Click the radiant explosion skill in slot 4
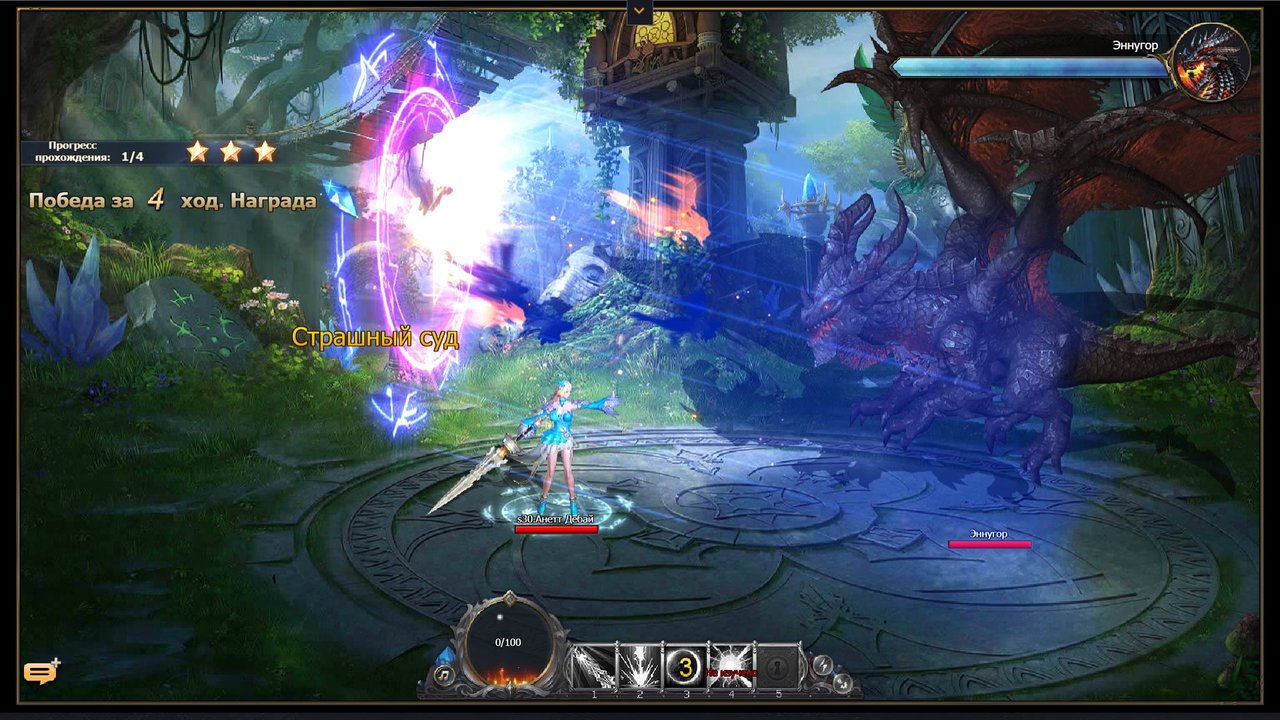 click(x=731, y=665)
